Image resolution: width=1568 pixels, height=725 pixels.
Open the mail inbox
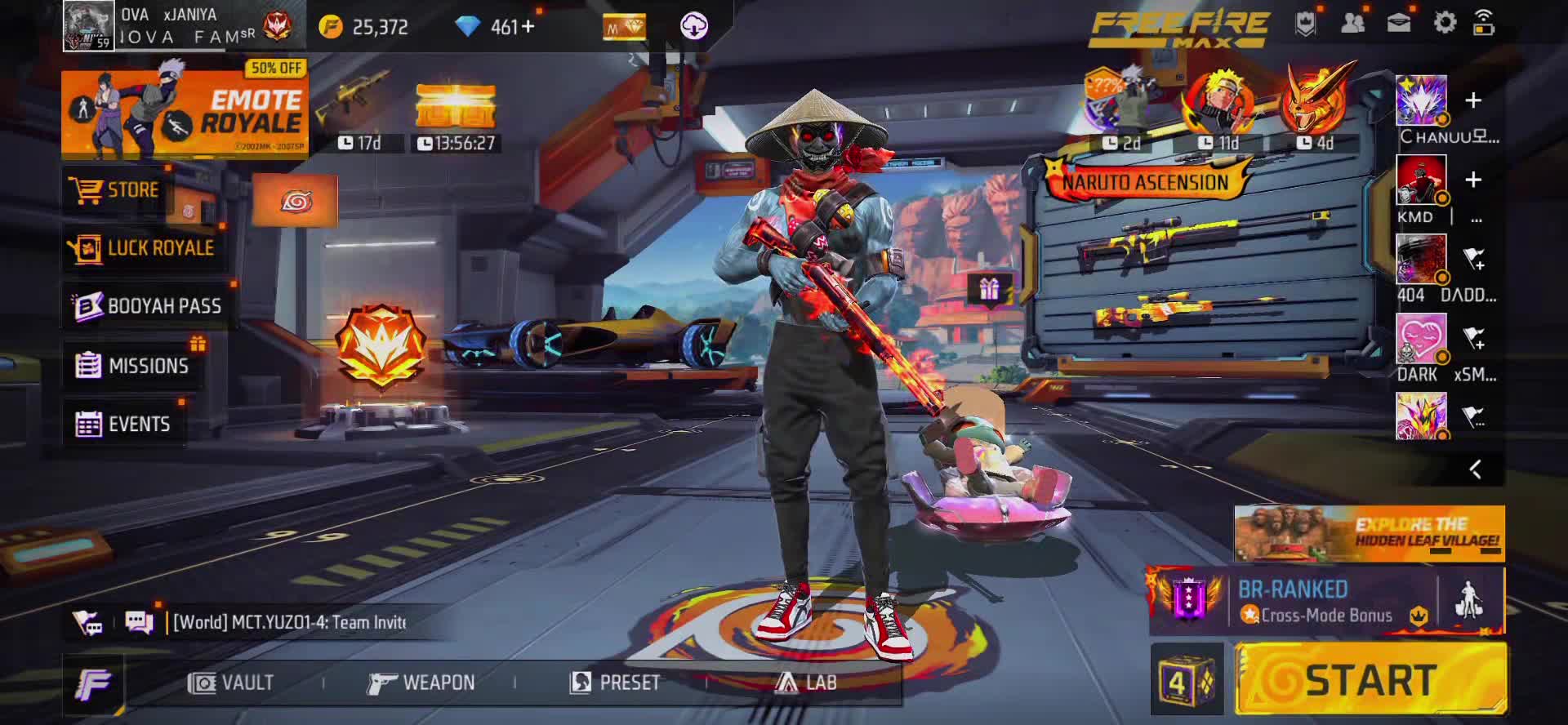tap(1399, 23)
